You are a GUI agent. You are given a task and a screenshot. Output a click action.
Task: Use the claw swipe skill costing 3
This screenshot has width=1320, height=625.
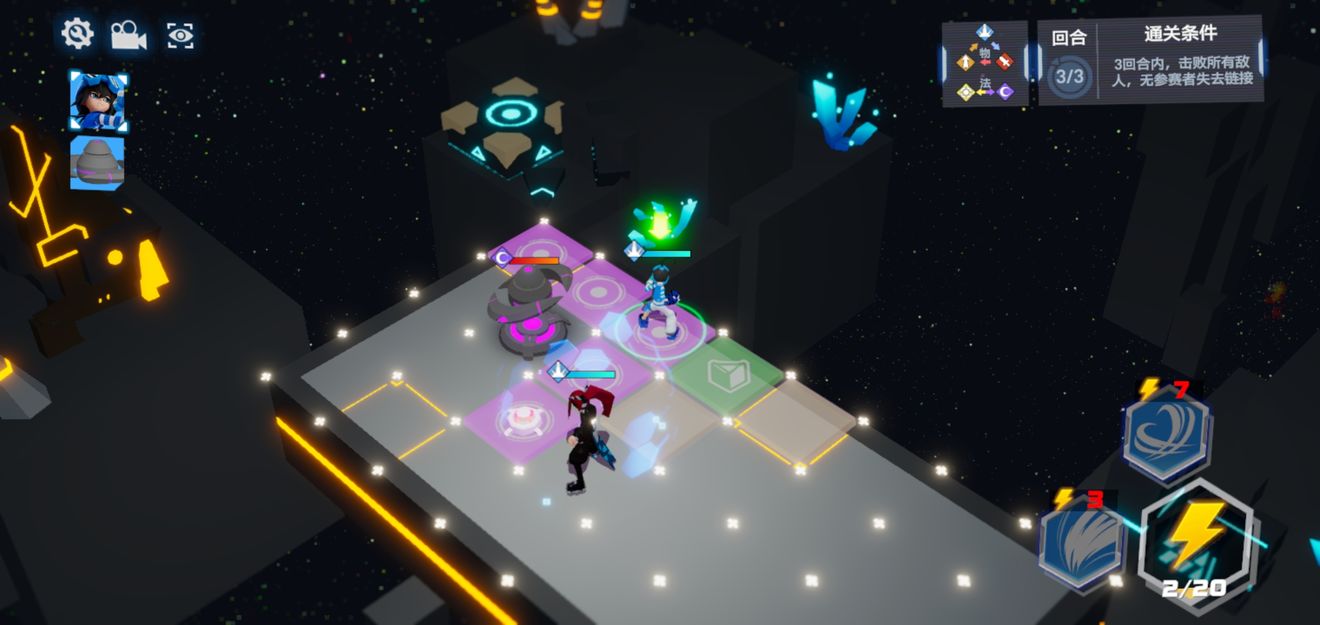point(1082,541)
